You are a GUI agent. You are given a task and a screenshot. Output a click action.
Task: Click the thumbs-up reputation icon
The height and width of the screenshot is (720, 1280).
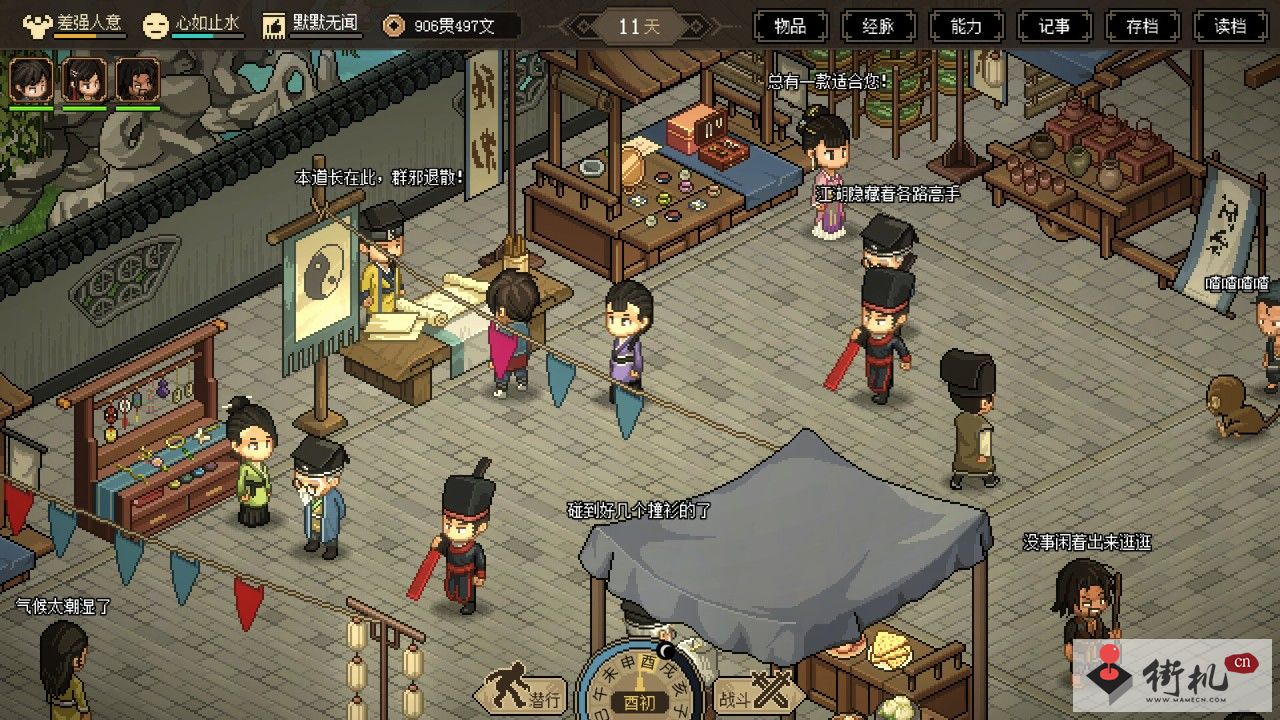tap(274, 25)
